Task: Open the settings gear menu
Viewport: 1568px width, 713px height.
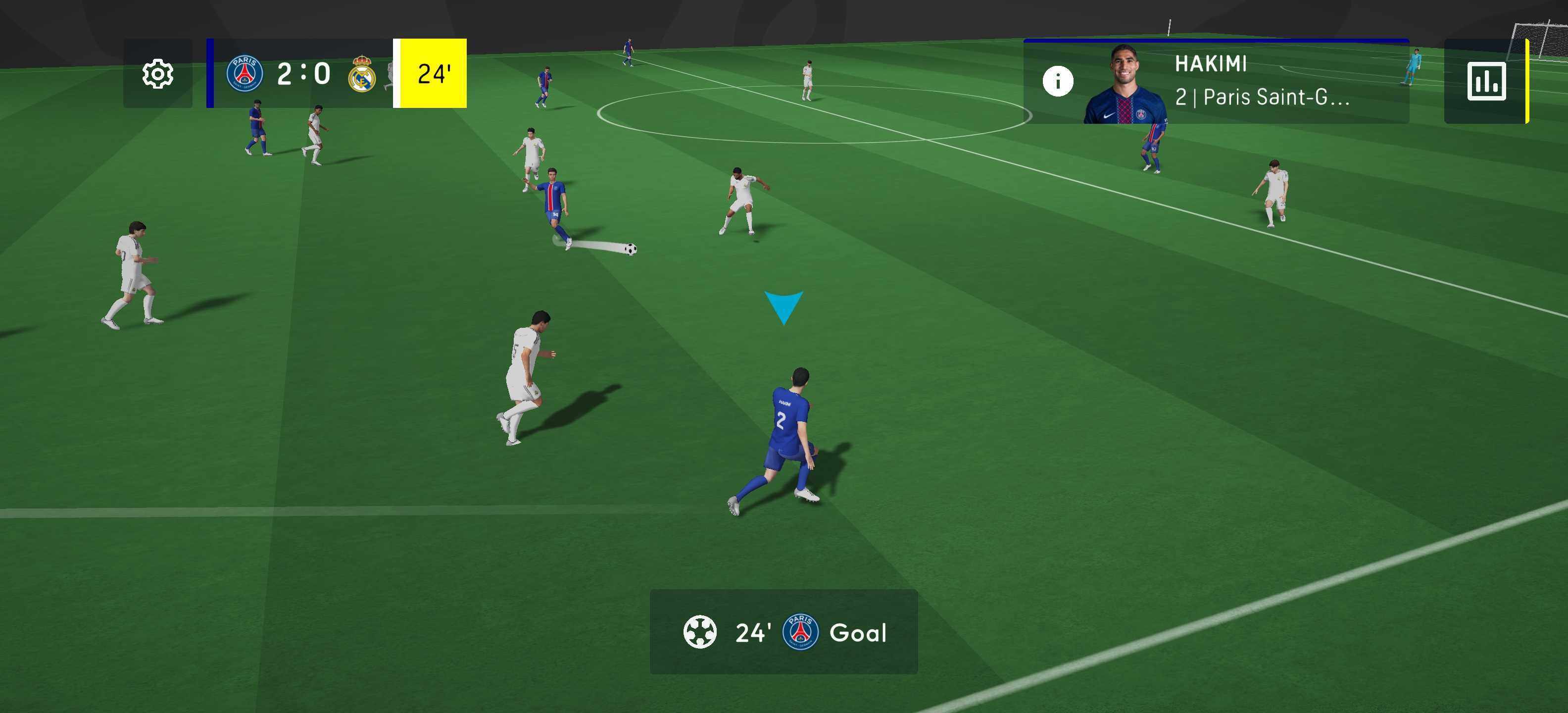Action: (158, 74)
